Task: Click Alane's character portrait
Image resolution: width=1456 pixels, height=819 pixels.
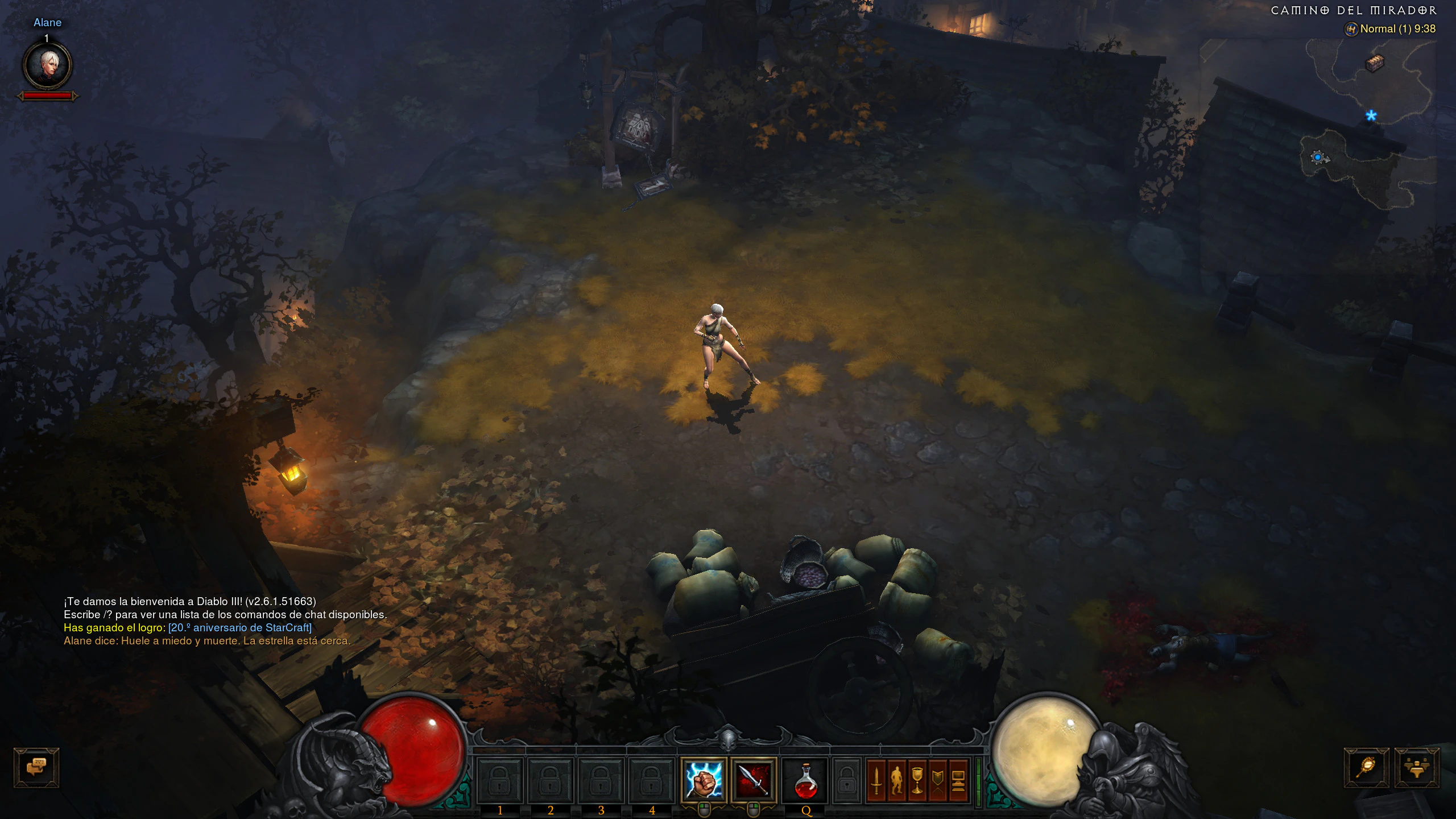Action: click(x=47, y=65)
